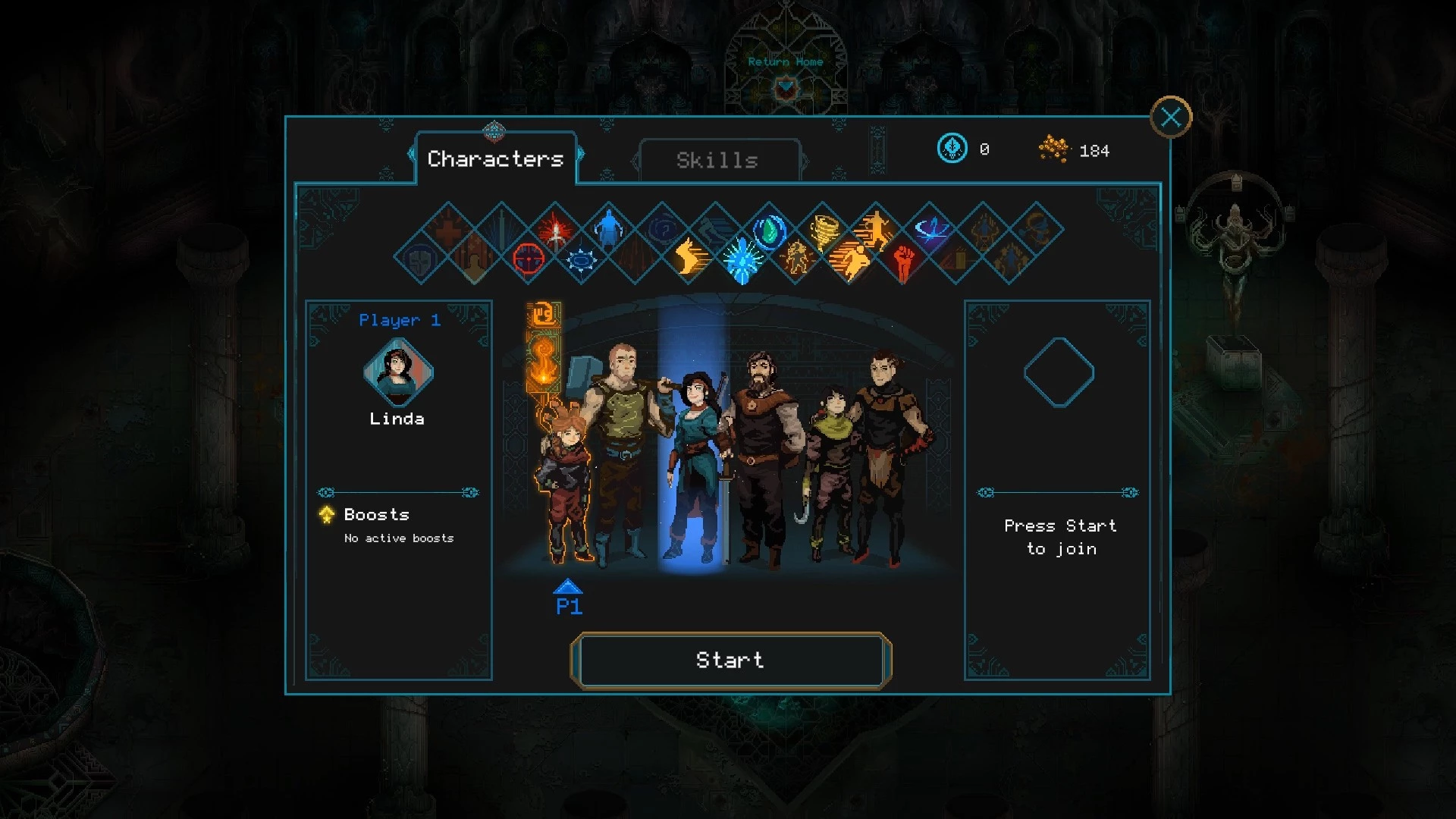Close the character selection window

click(1171, 118)
